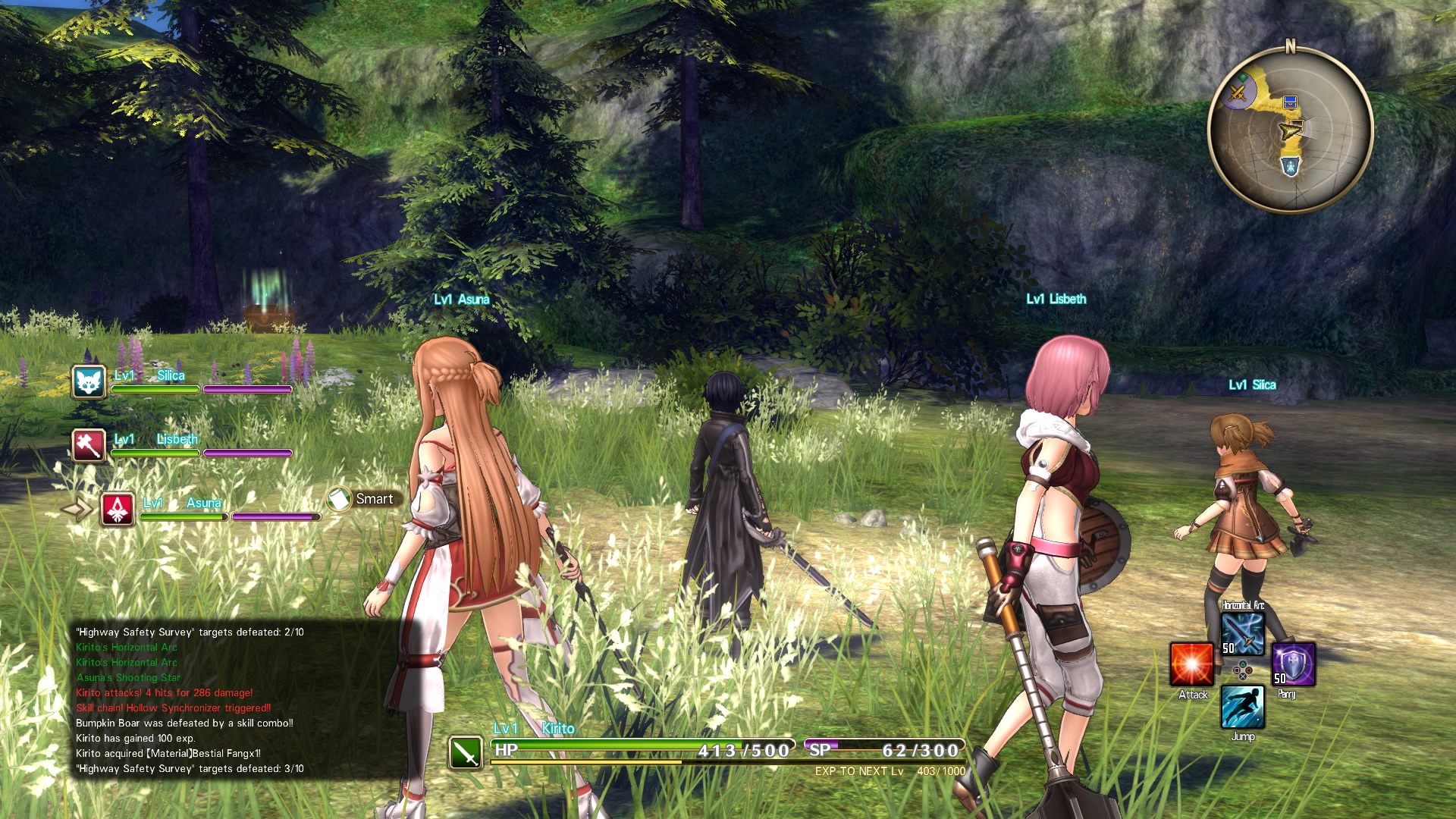Select Lisbeth's mace party icon

(89, 445)
